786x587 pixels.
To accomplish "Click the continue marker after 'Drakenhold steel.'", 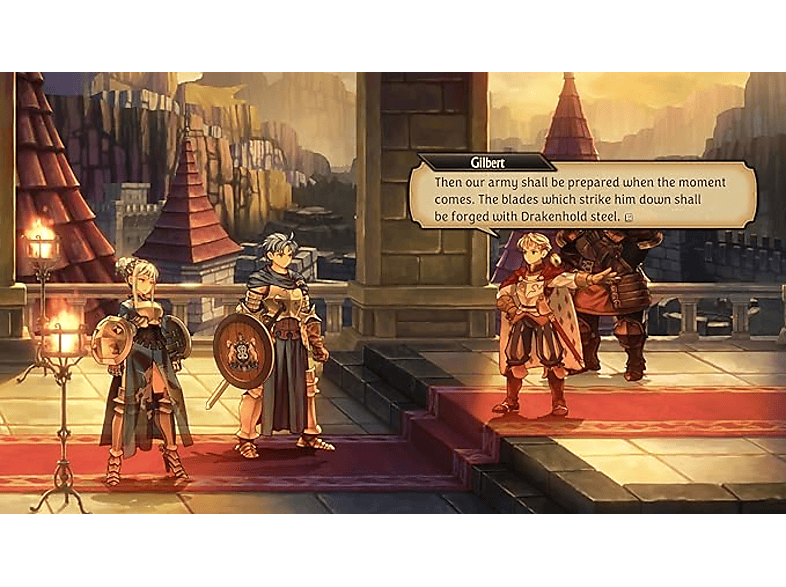I will click(x=628, y=217).
